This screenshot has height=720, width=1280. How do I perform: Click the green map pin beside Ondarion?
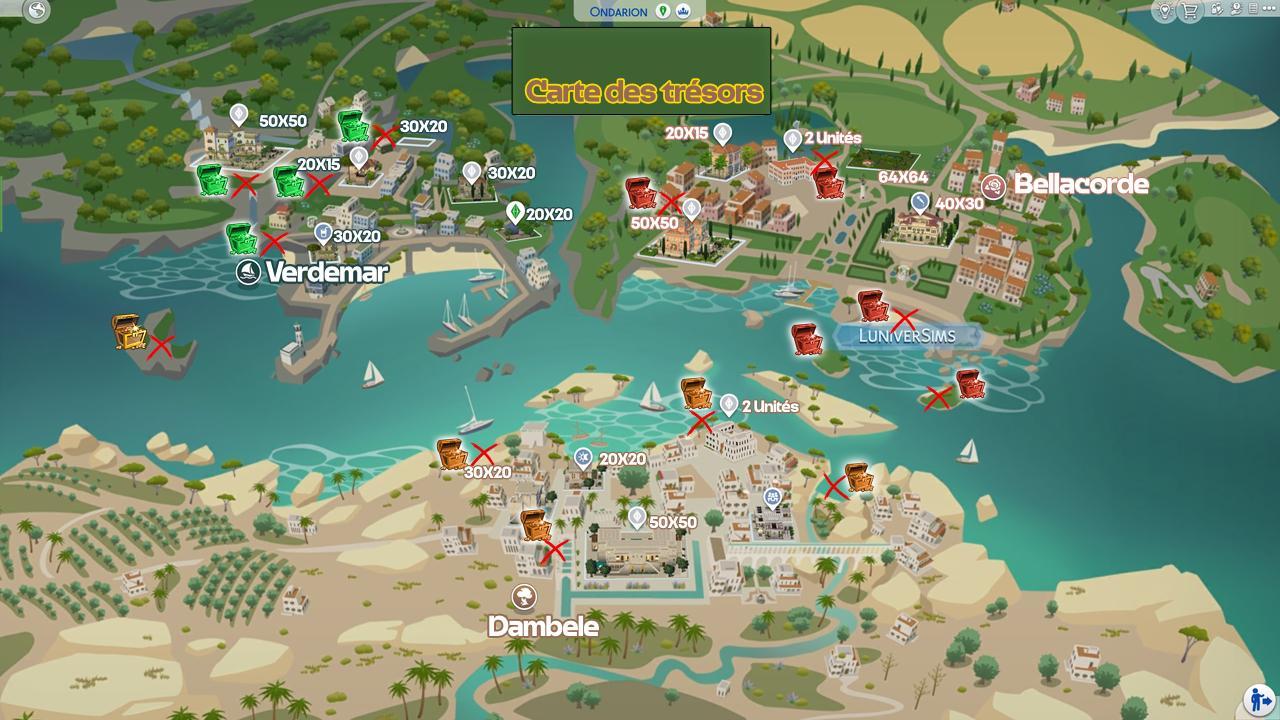click(x=662, y=11)
